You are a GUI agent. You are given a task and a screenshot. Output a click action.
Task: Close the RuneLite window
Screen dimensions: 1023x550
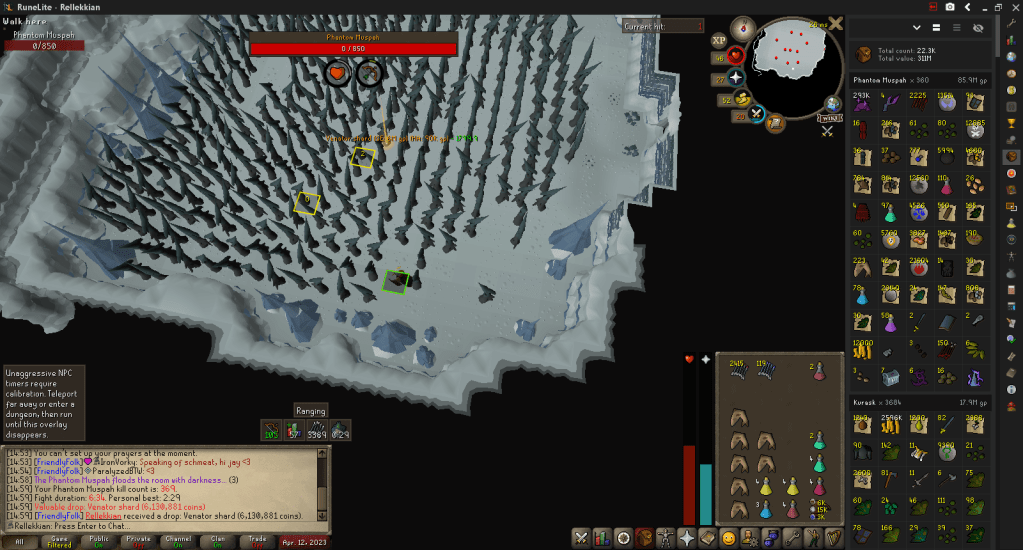[x=1013, y=7]
